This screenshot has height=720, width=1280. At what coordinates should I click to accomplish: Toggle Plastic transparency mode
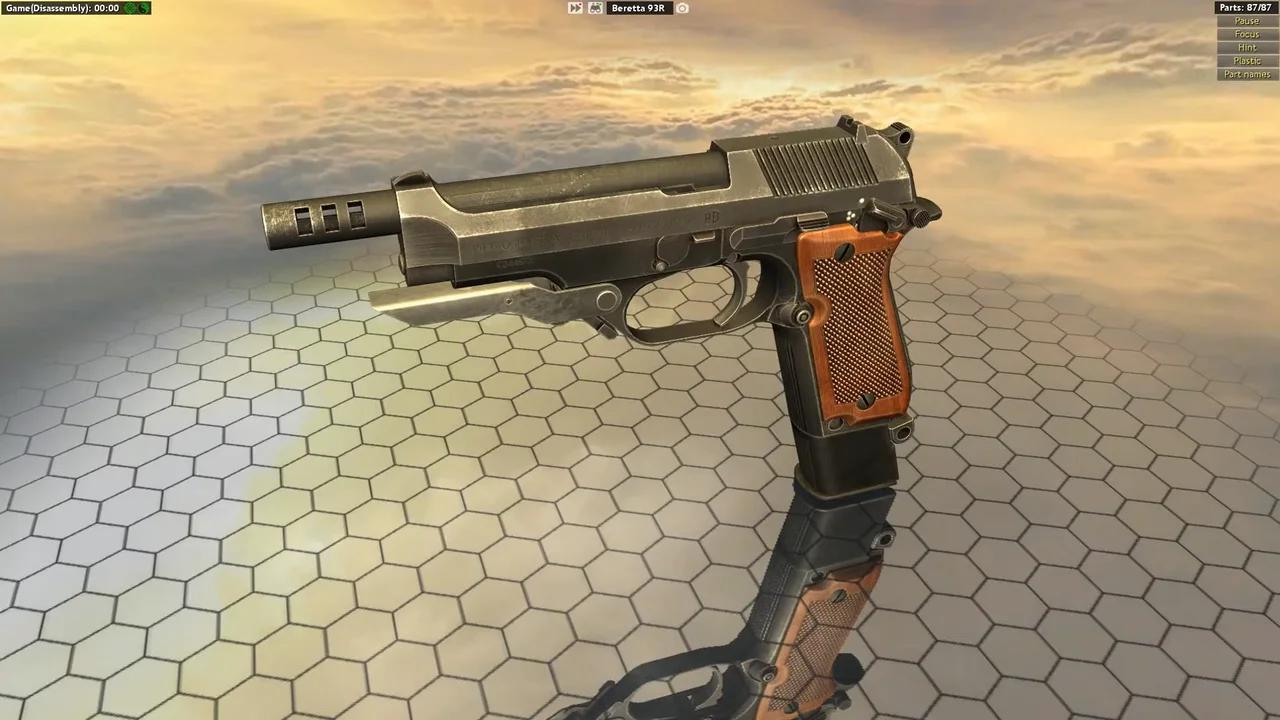(1246, 60)
